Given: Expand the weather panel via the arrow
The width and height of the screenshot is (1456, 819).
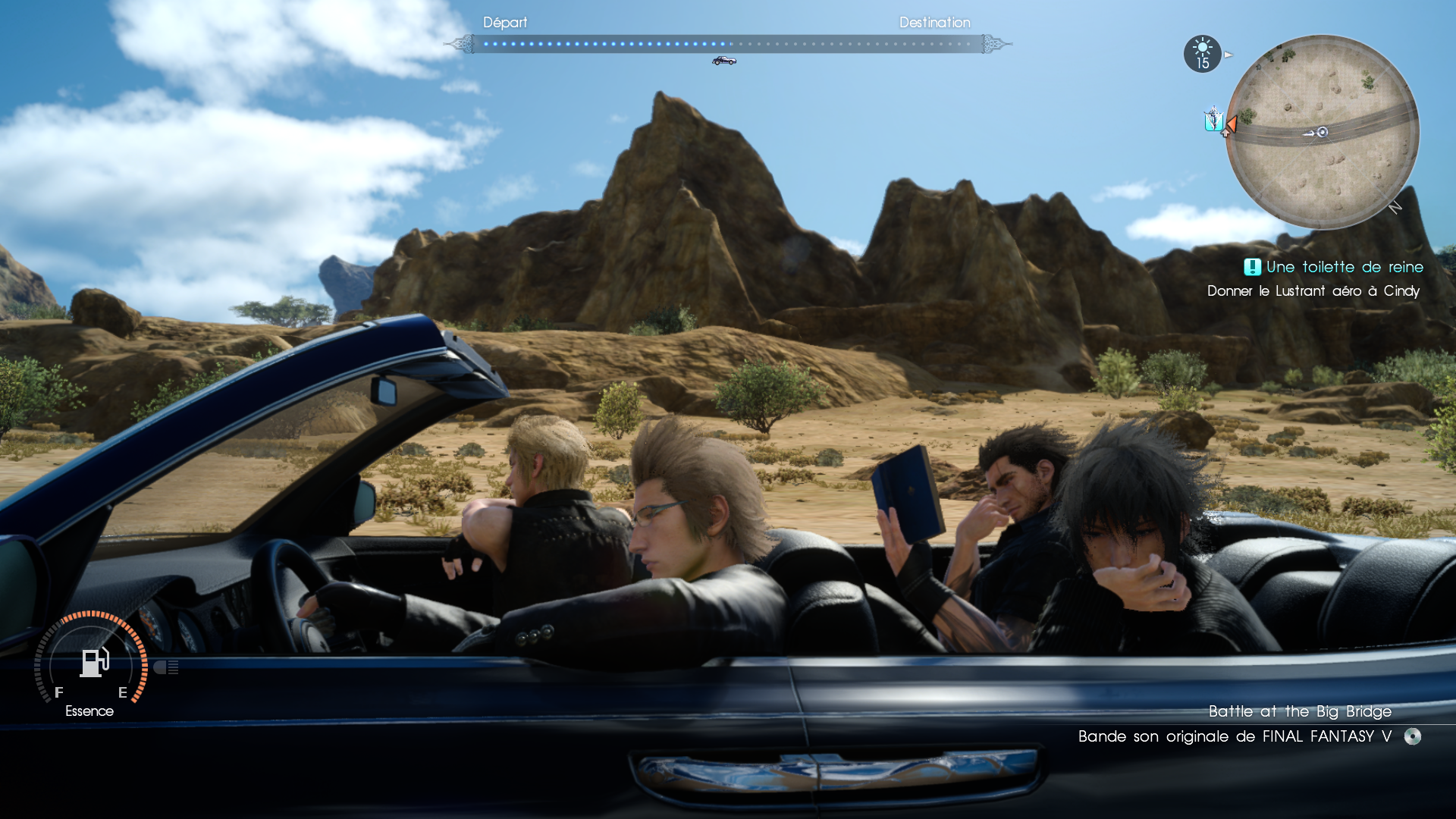Looking at the screenshot, I should 1227,54.
